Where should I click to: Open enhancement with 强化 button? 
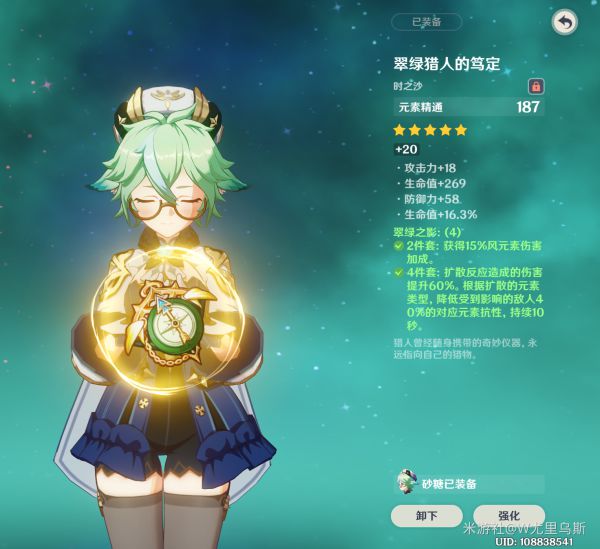coord(510,516)
